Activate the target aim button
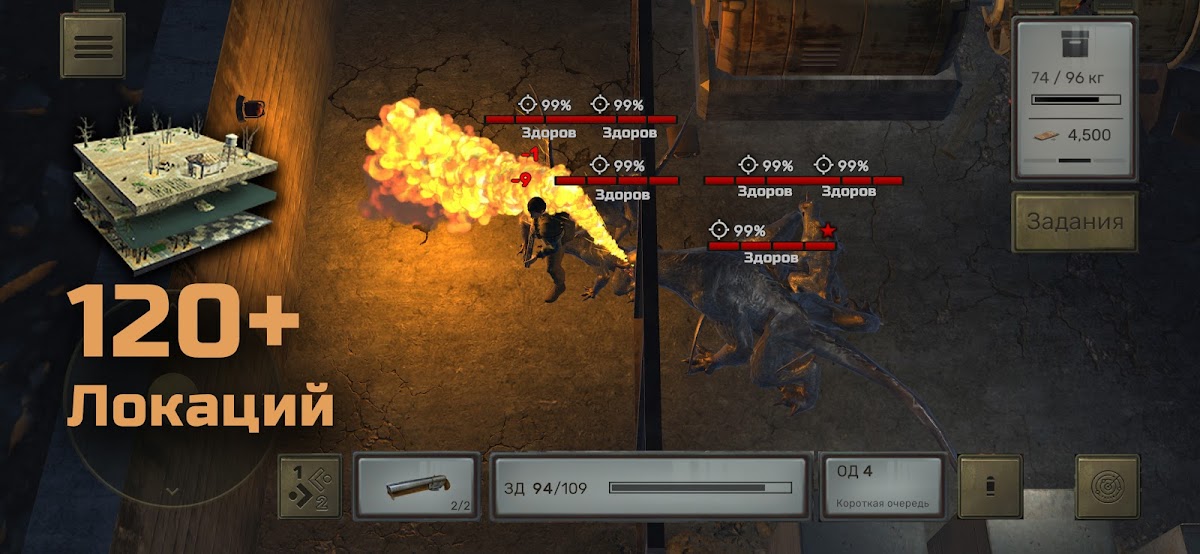The height and width of the screenshot is (554, 1200). click(1107, 488)
